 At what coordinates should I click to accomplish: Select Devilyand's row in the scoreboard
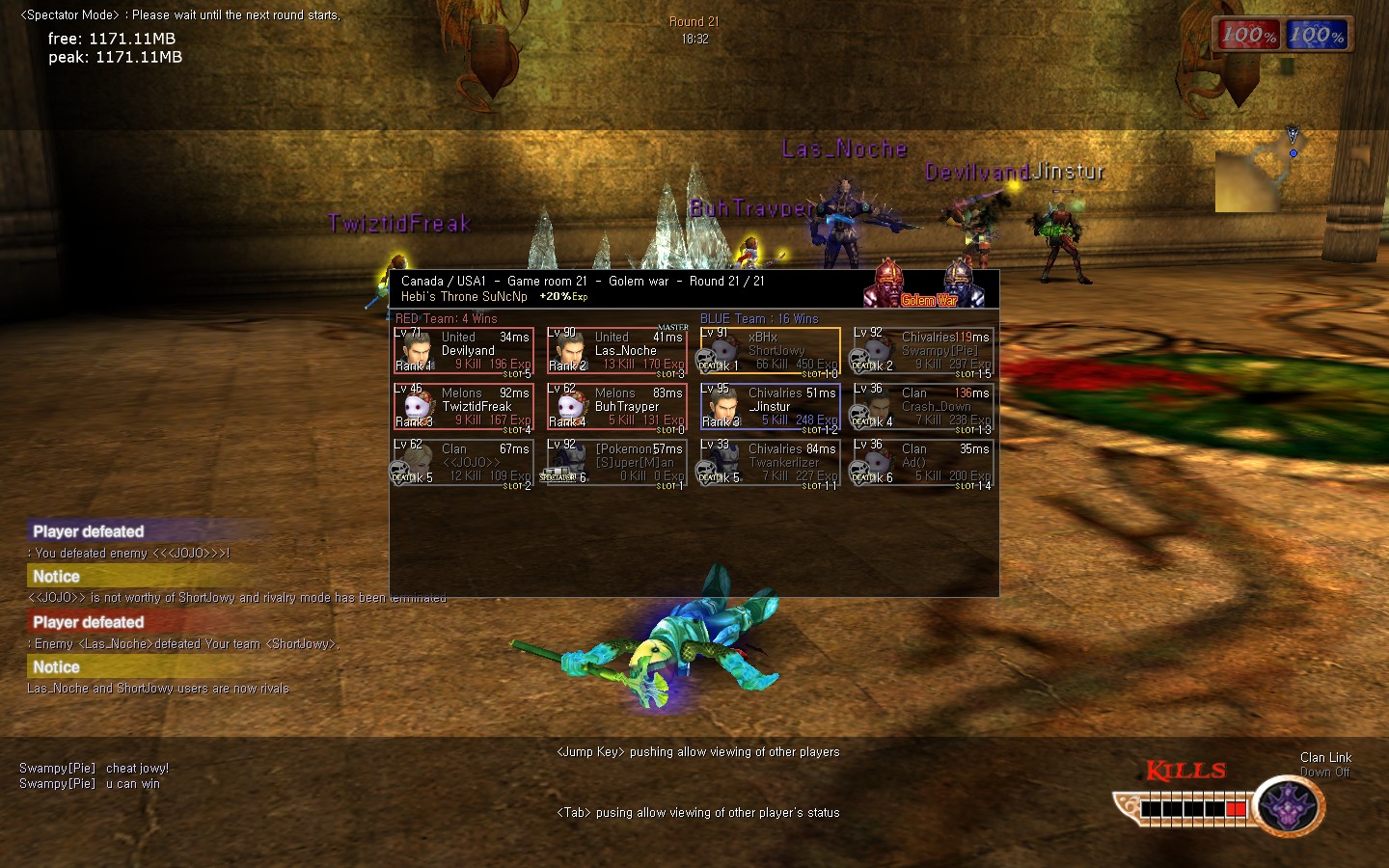pyautogui.click(x=463, y=351)
